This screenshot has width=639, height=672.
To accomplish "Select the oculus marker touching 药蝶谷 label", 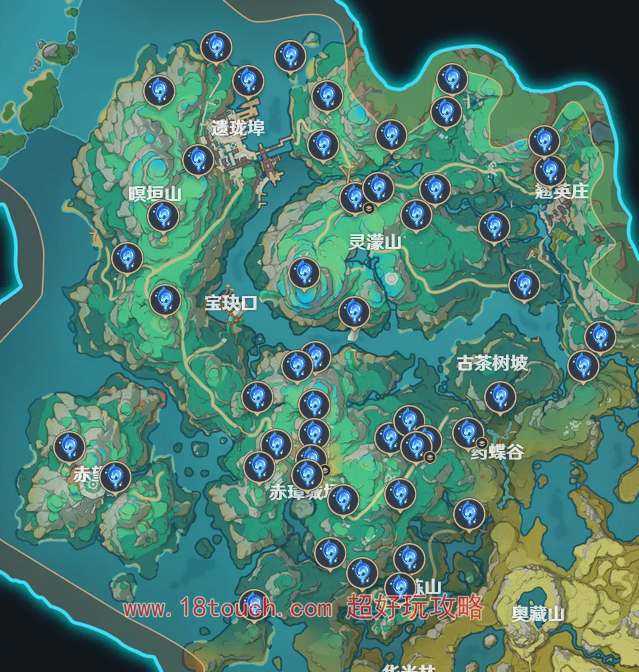I will (x=468, y=433).
